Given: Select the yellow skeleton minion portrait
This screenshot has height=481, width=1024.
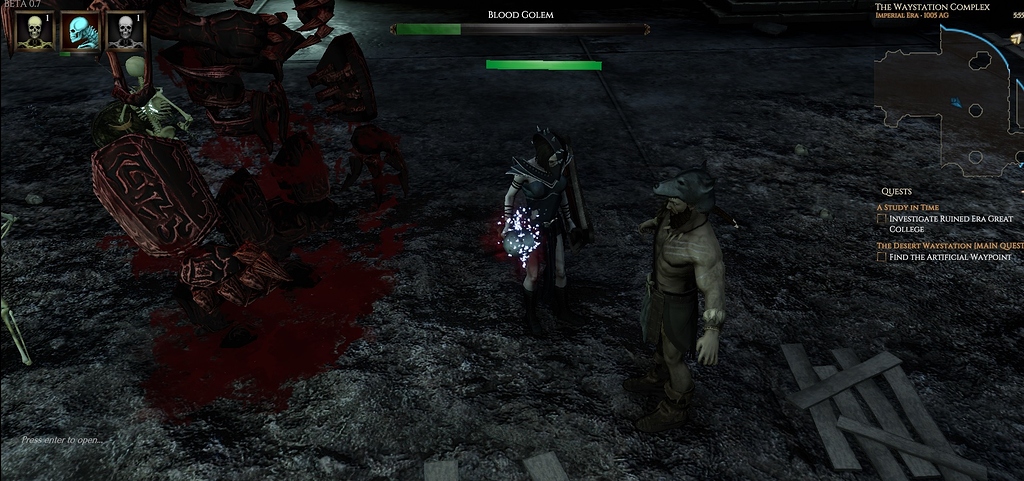Looking at the screenshot, I should coord(35,31).
